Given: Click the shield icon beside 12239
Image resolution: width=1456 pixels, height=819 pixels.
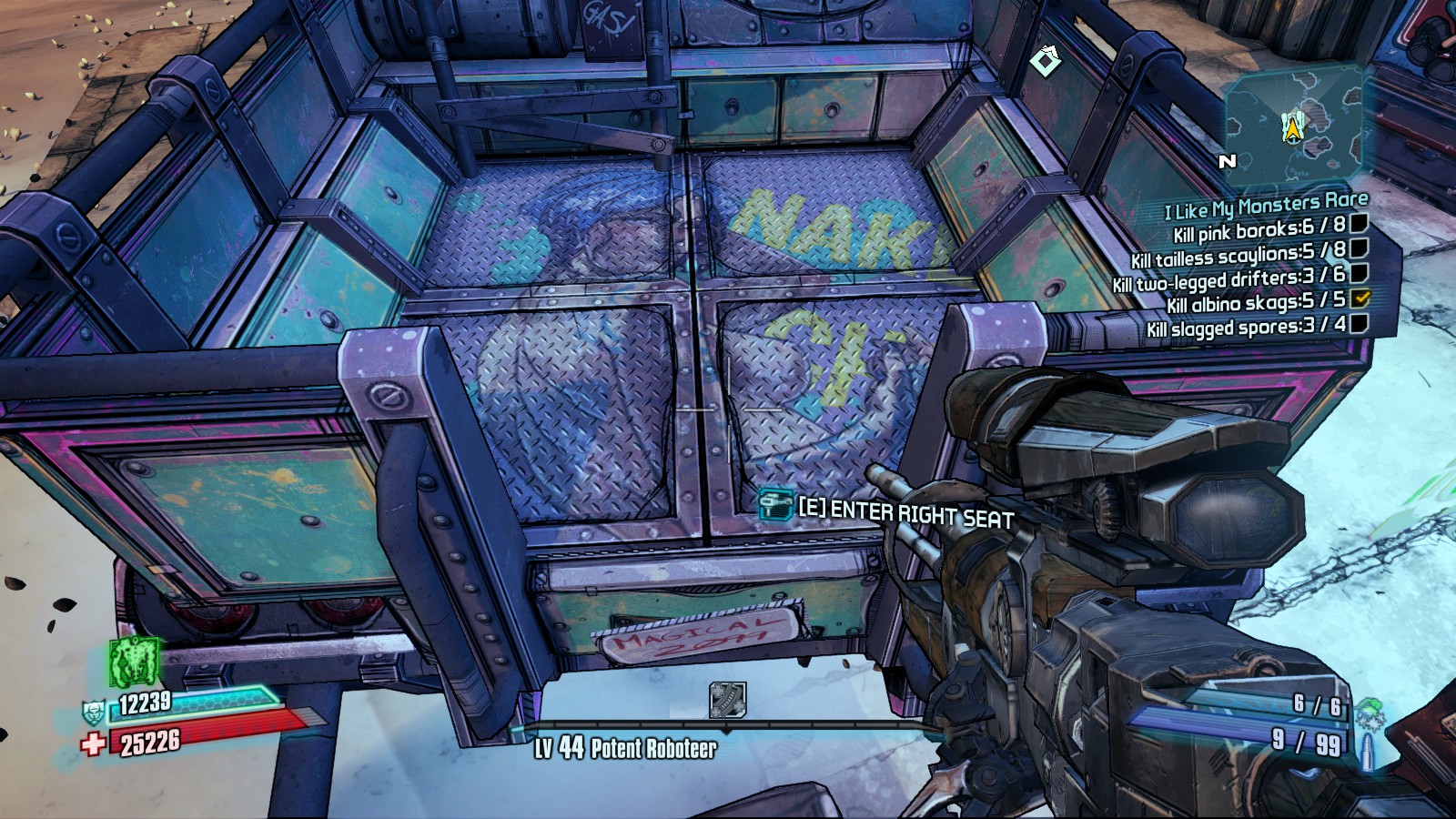Looking at the screenshot, I should [94, 711].
